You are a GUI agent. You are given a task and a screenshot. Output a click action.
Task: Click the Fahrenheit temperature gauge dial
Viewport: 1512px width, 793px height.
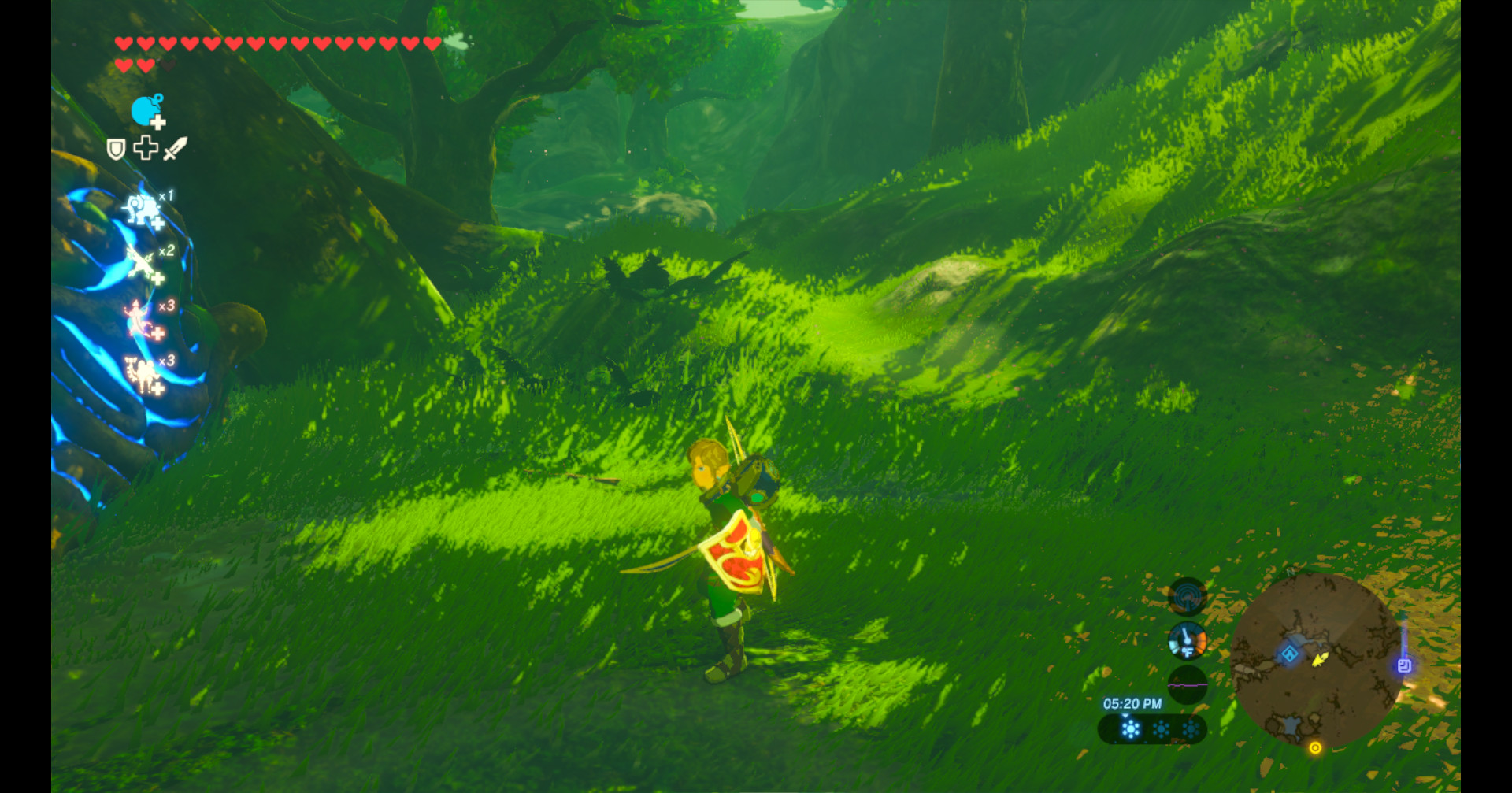1188,640
